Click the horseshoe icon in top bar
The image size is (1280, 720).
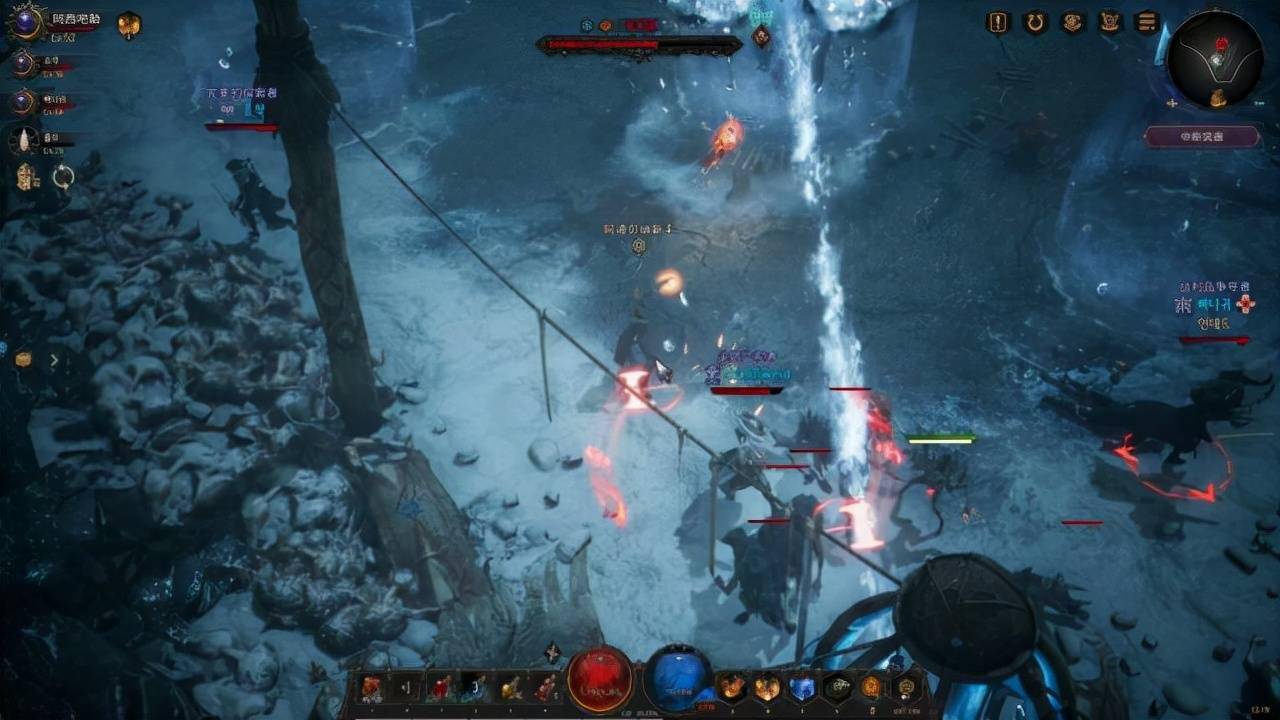1035,22
